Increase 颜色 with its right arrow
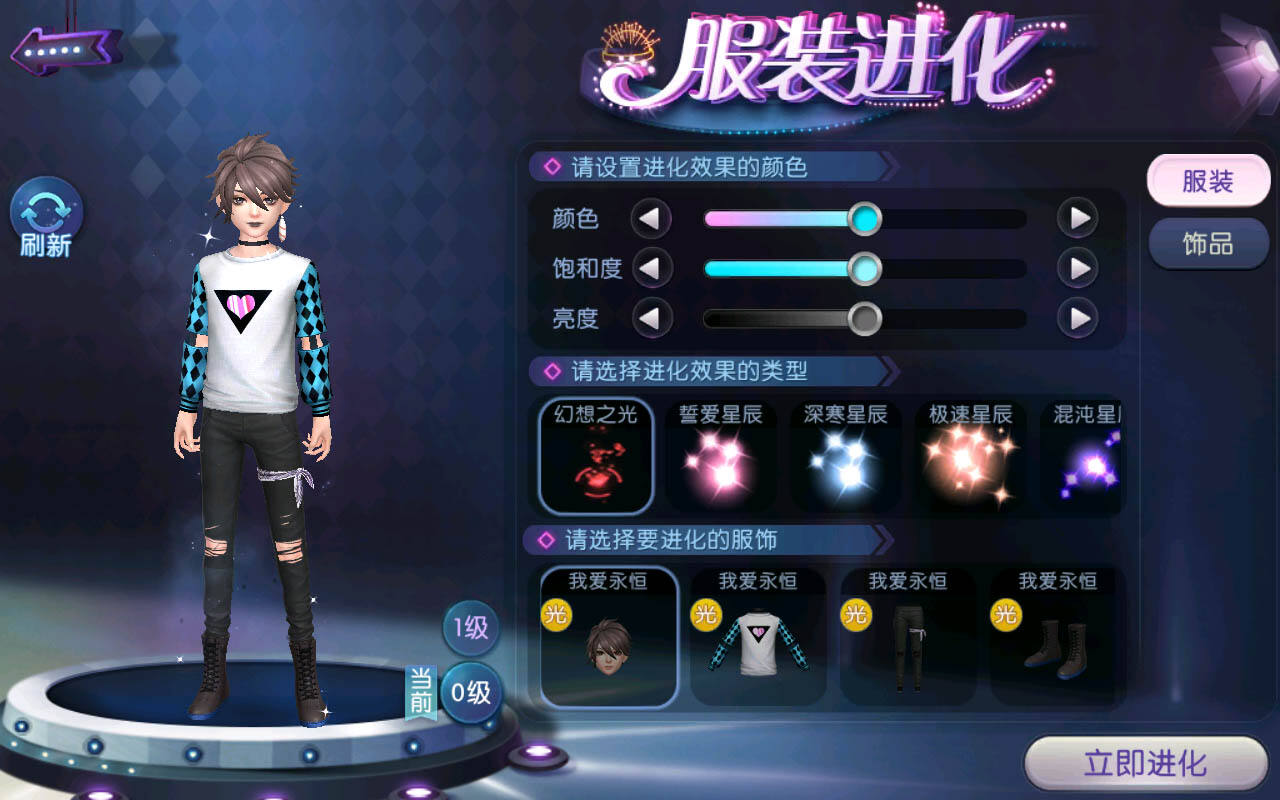Image resolution: width=1280 pixels, height=800 pixels. tap(1078, 218)
